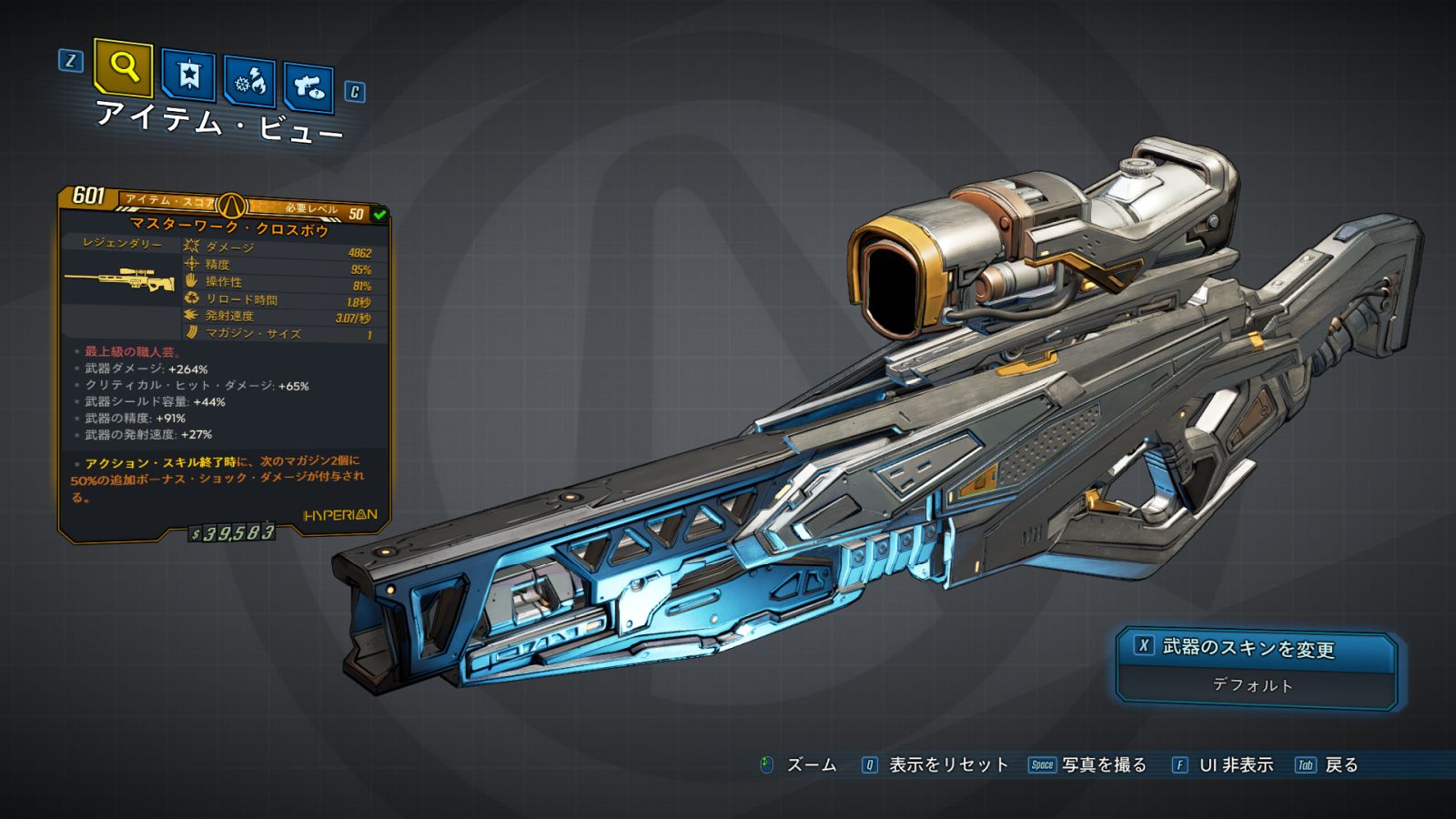1456x819 pixels.
Task: Switch to the star badge tab
Action: [x=188, y=76]
